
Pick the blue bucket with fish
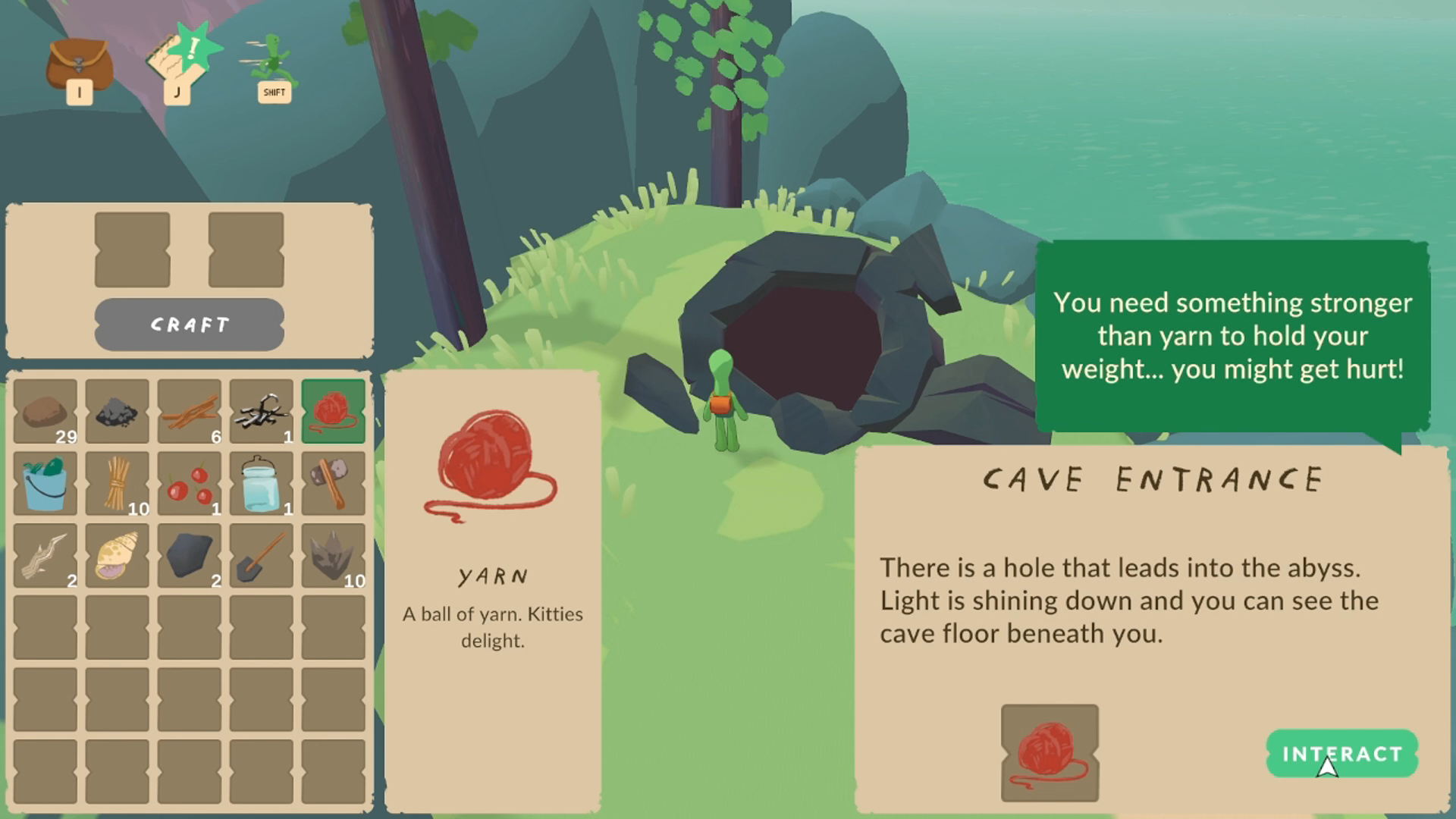click(45, 483)
